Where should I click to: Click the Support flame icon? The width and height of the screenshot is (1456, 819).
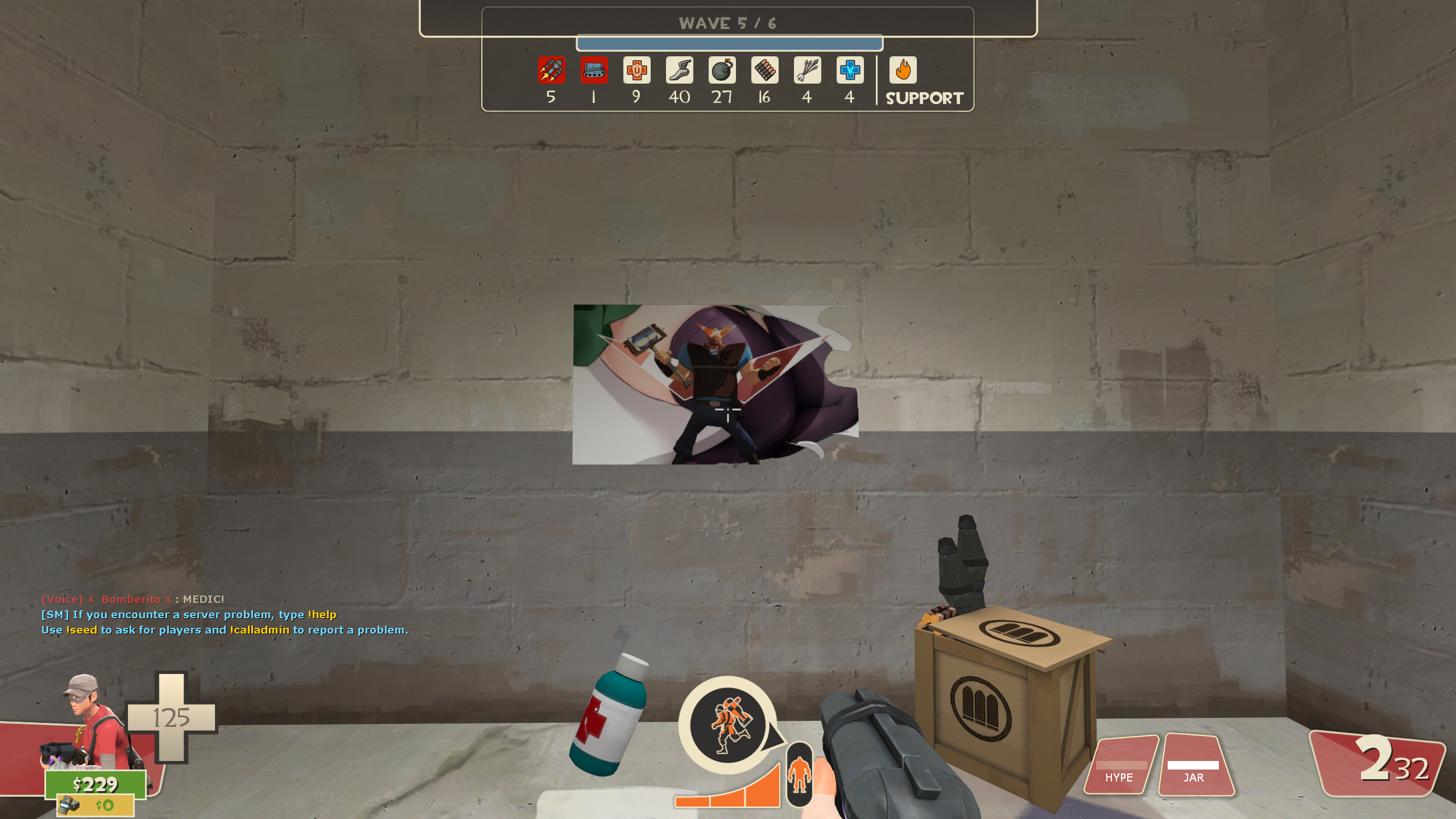904,71
